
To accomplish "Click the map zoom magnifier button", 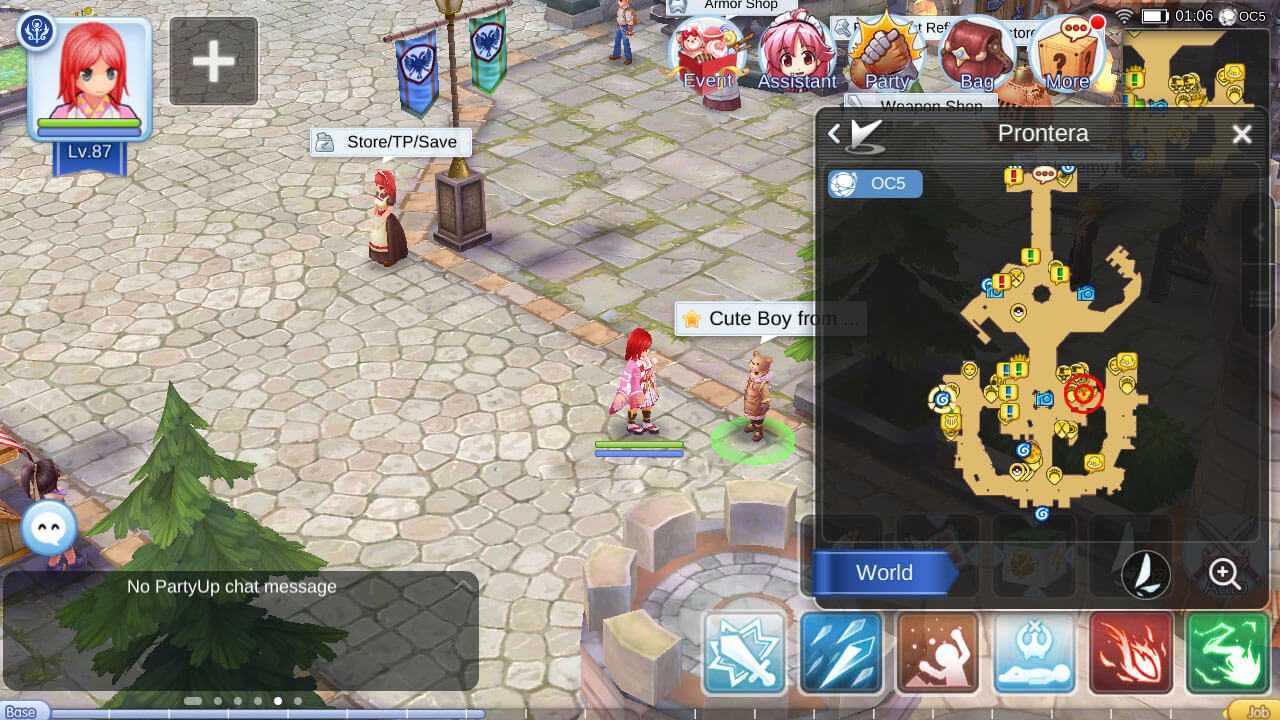I will click(x=1224, y=573).
